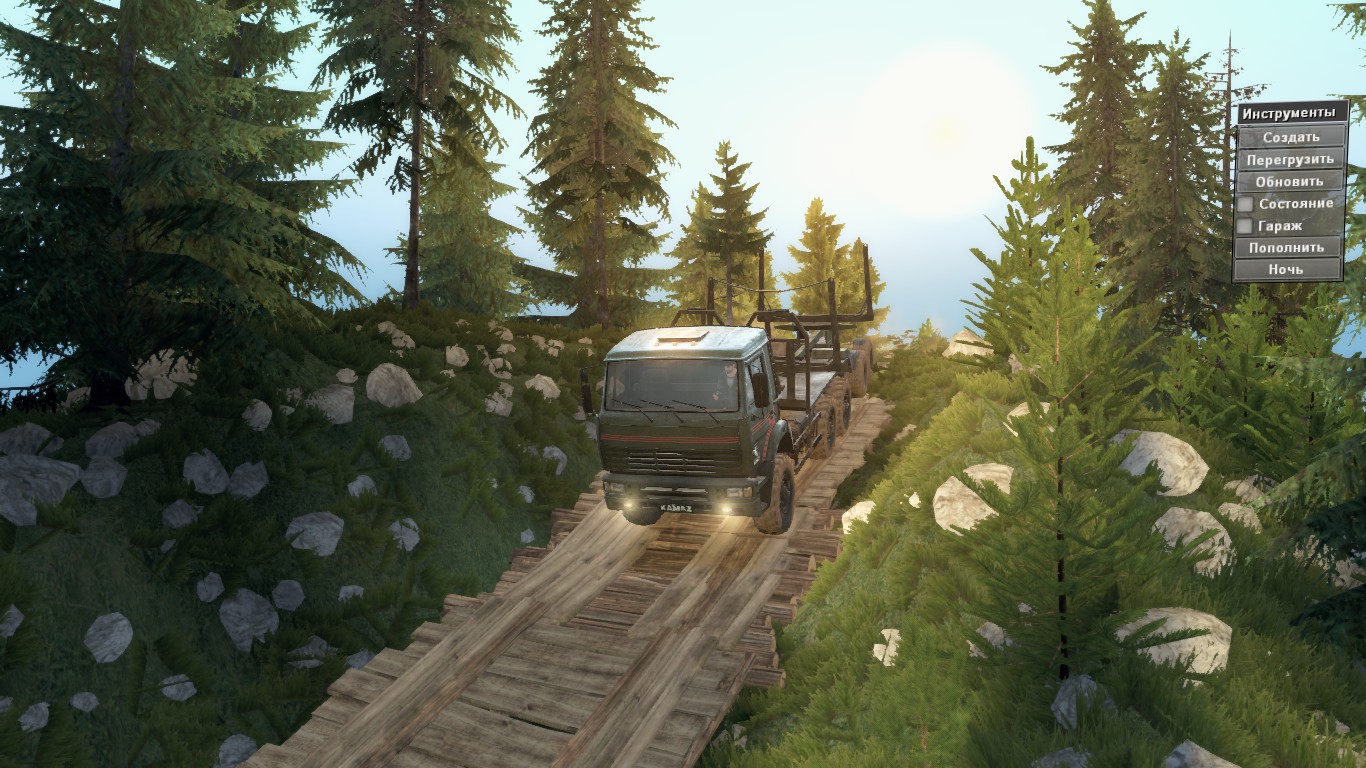
Task: Toggle the Состояние checkbox
Action: [x=1245, y=204]
